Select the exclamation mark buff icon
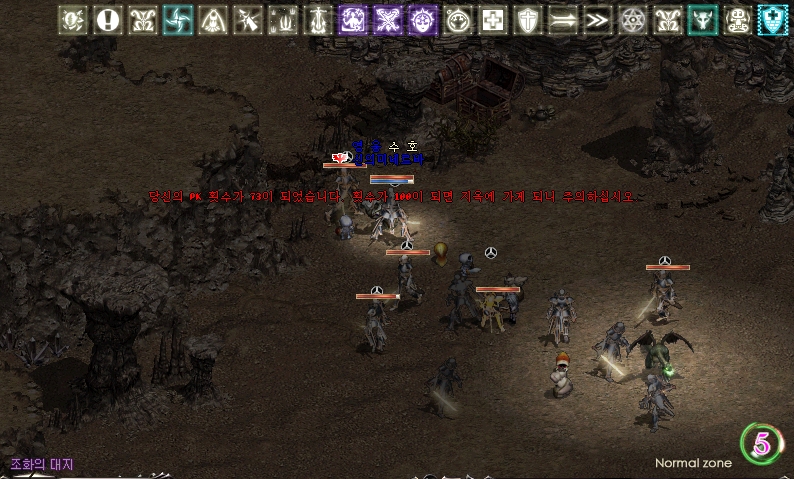794x479 pixels. point(107,19)
